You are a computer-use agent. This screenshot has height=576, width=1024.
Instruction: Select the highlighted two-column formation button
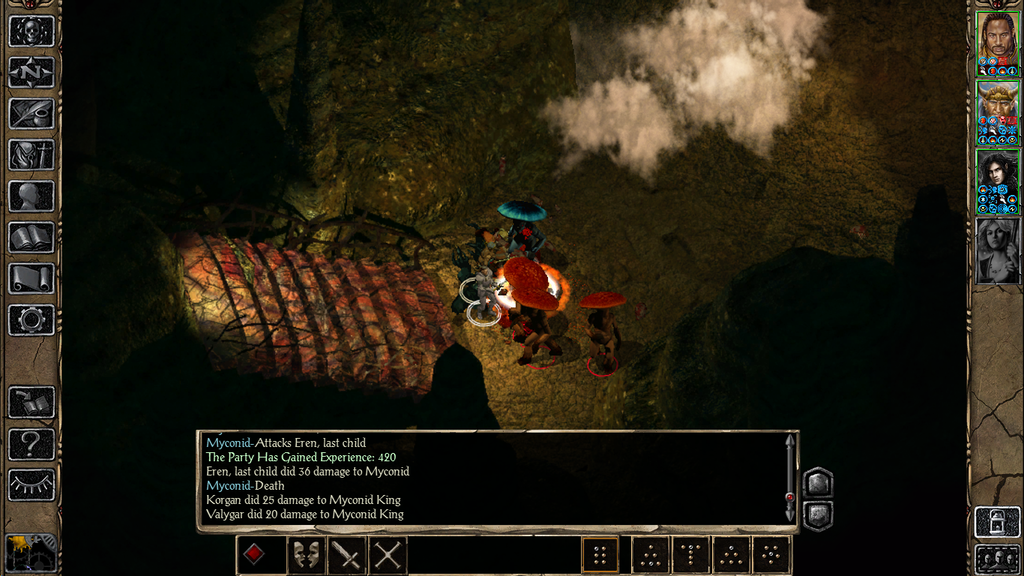(x=600, y=554)
